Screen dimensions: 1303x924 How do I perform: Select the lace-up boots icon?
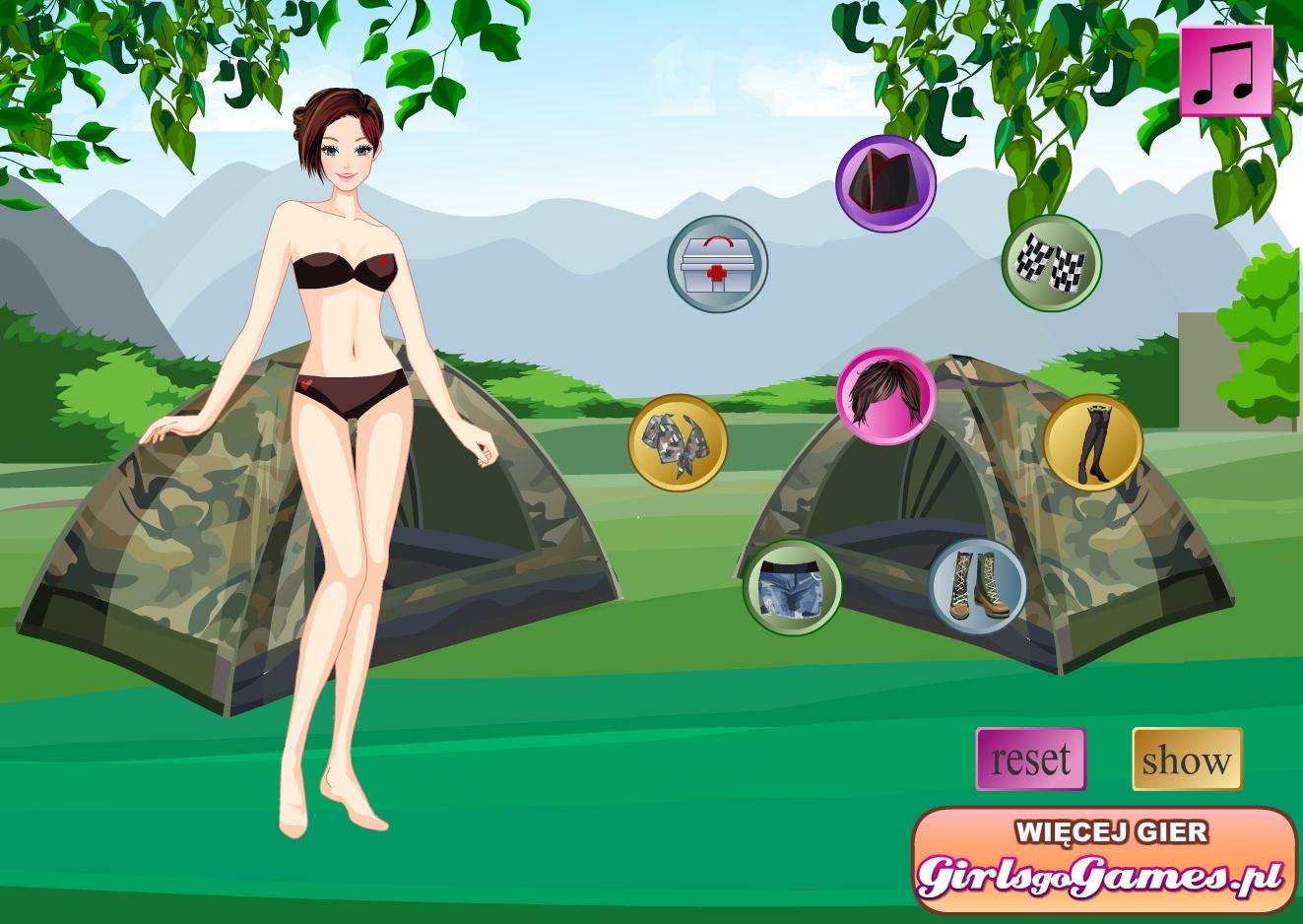[977, 587]
